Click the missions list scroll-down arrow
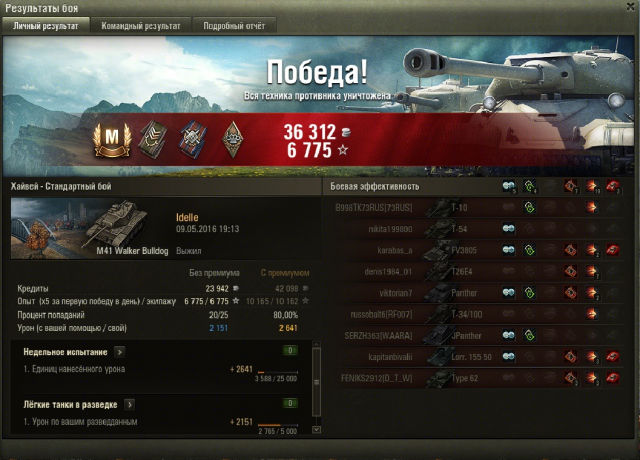The height and width of the screenshot is (460, 640). click(317, 429)
